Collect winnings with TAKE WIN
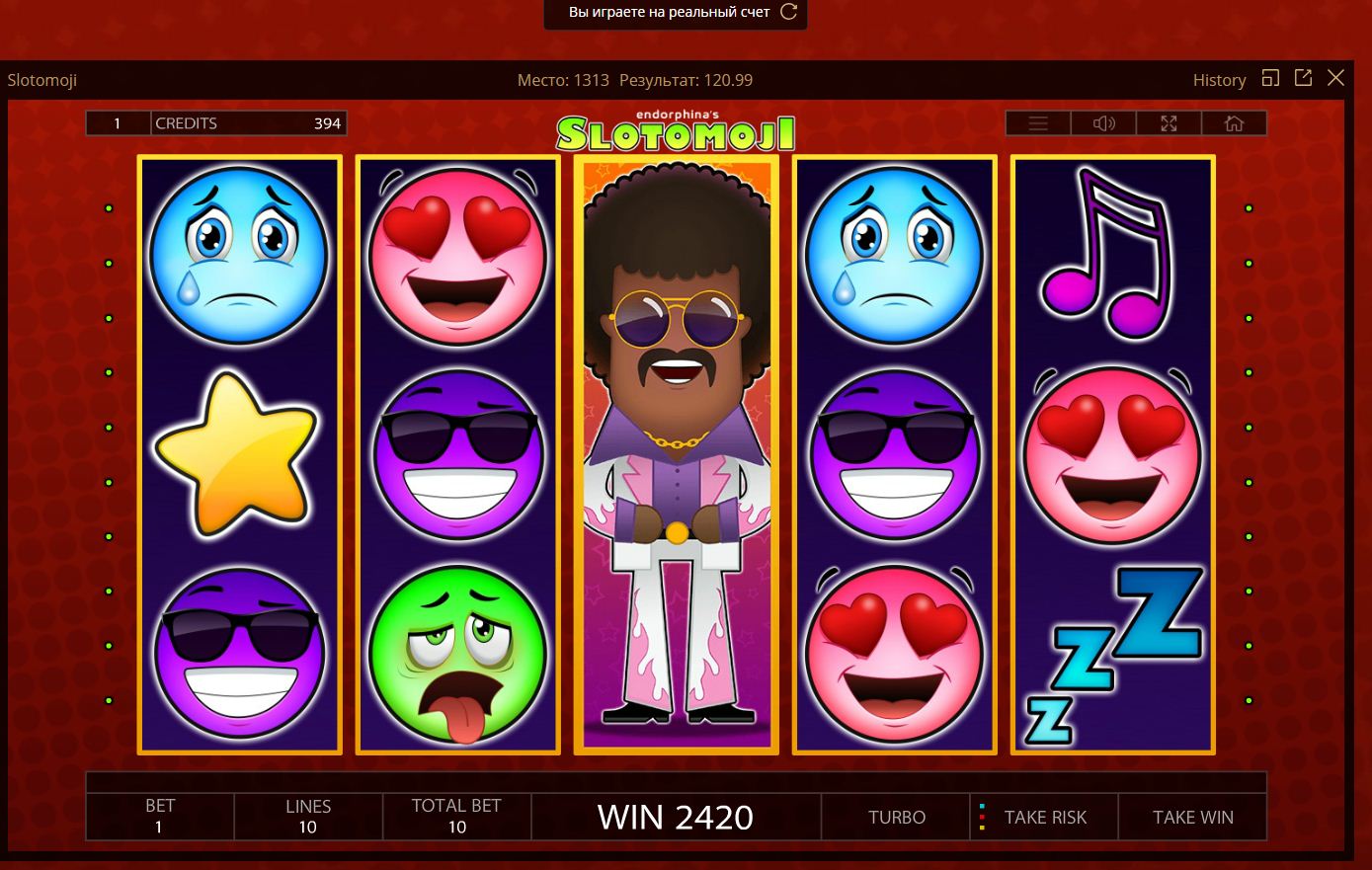 [x=1192, y=818]
